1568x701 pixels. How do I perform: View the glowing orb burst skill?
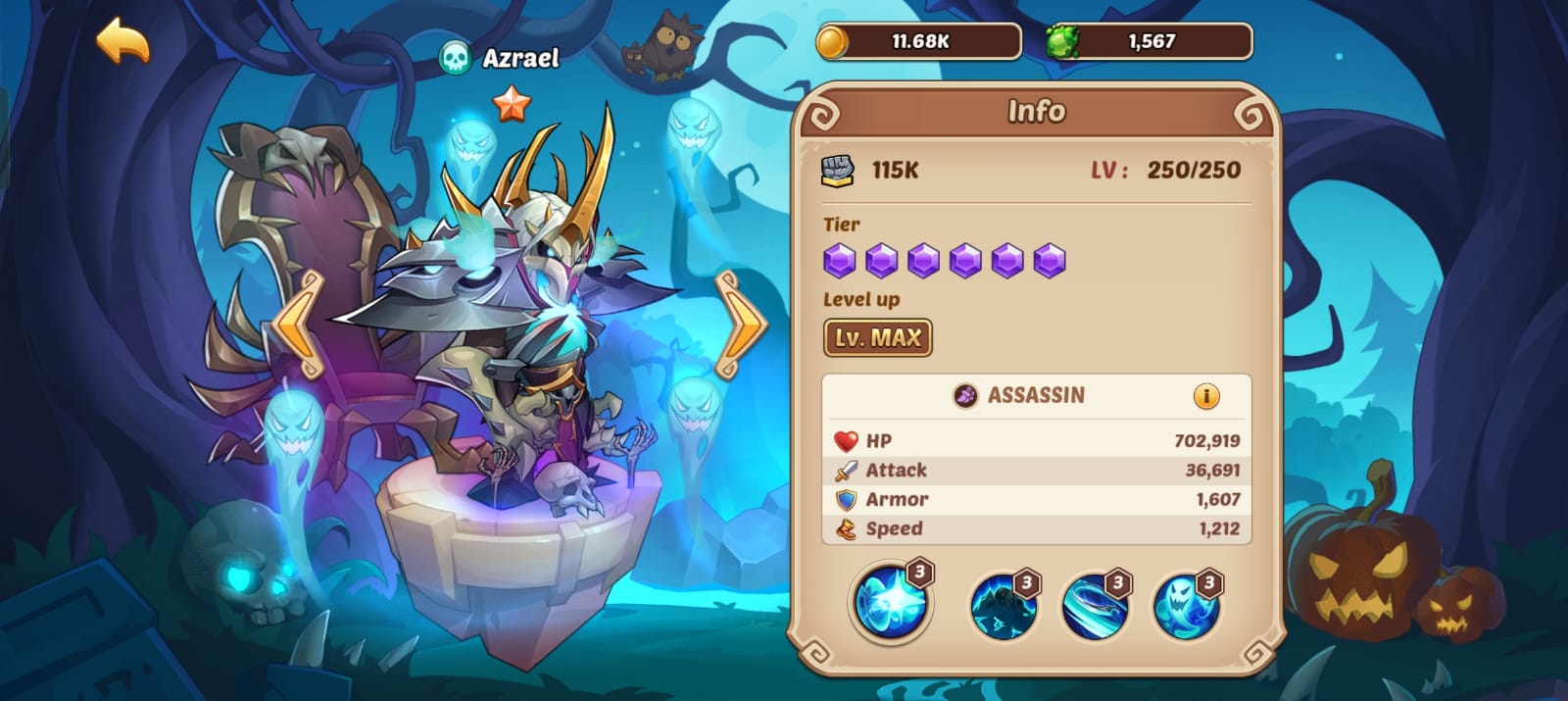891,602
